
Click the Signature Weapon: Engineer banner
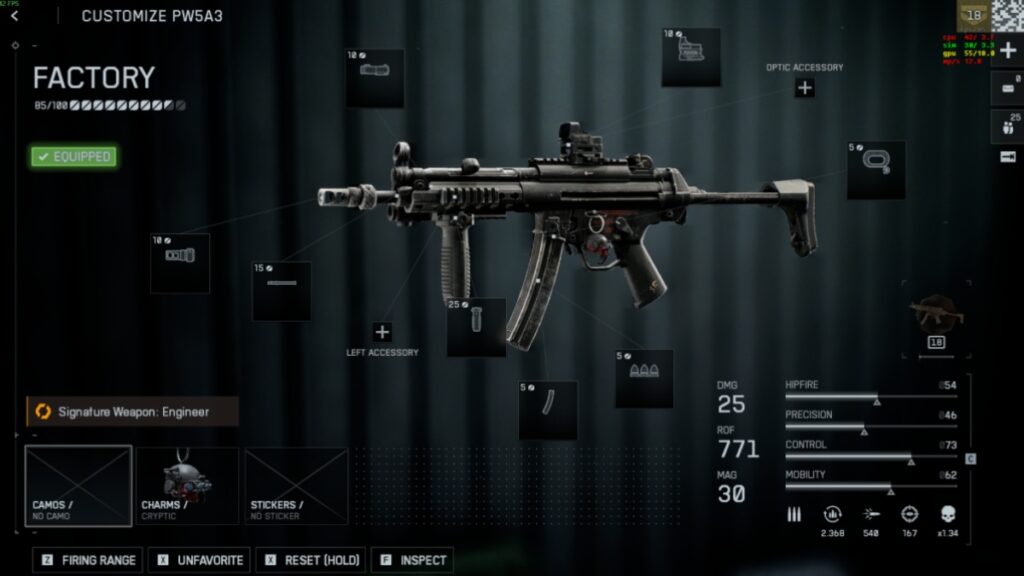pos(132,411)
